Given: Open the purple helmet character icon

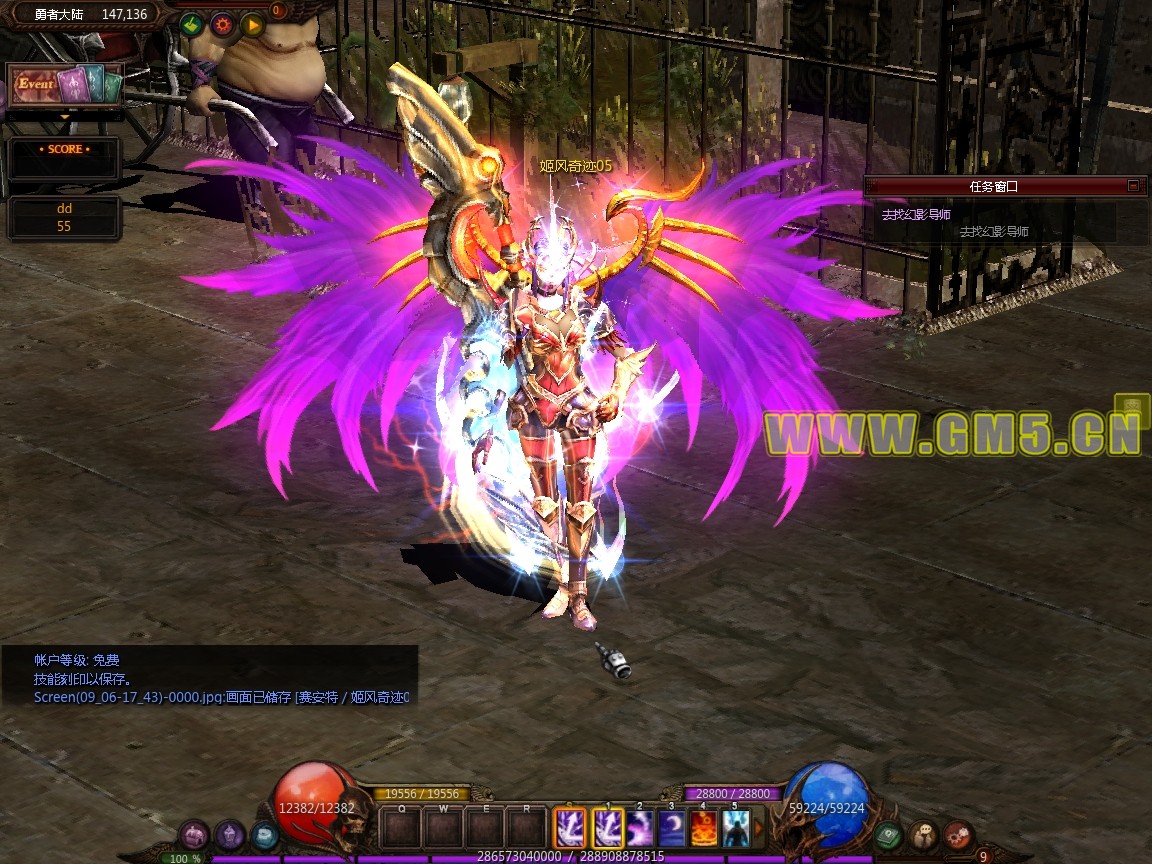Looking at the screenshot, I should coord(230,835).
